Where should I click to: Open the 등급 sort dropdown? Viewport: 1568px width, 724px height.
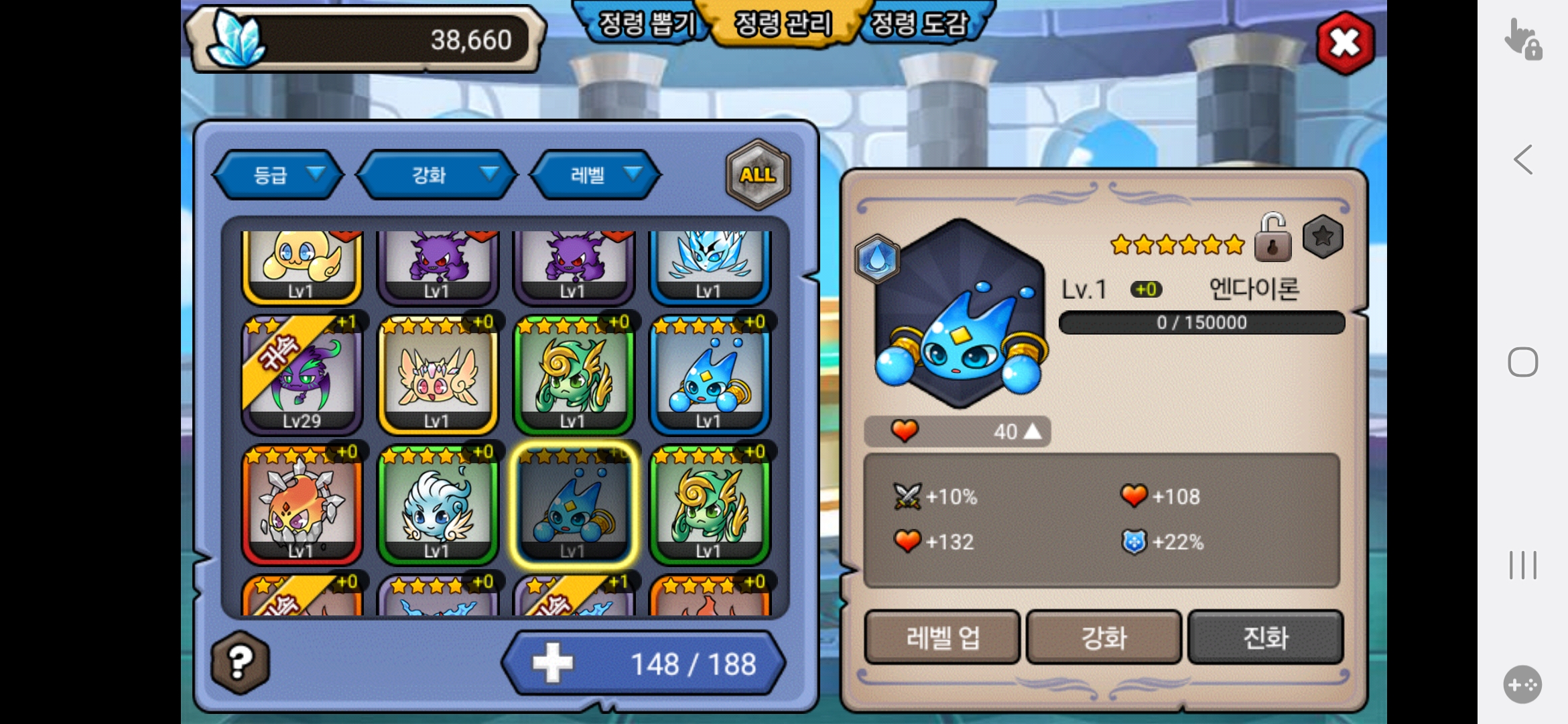(x=279, y=175)
